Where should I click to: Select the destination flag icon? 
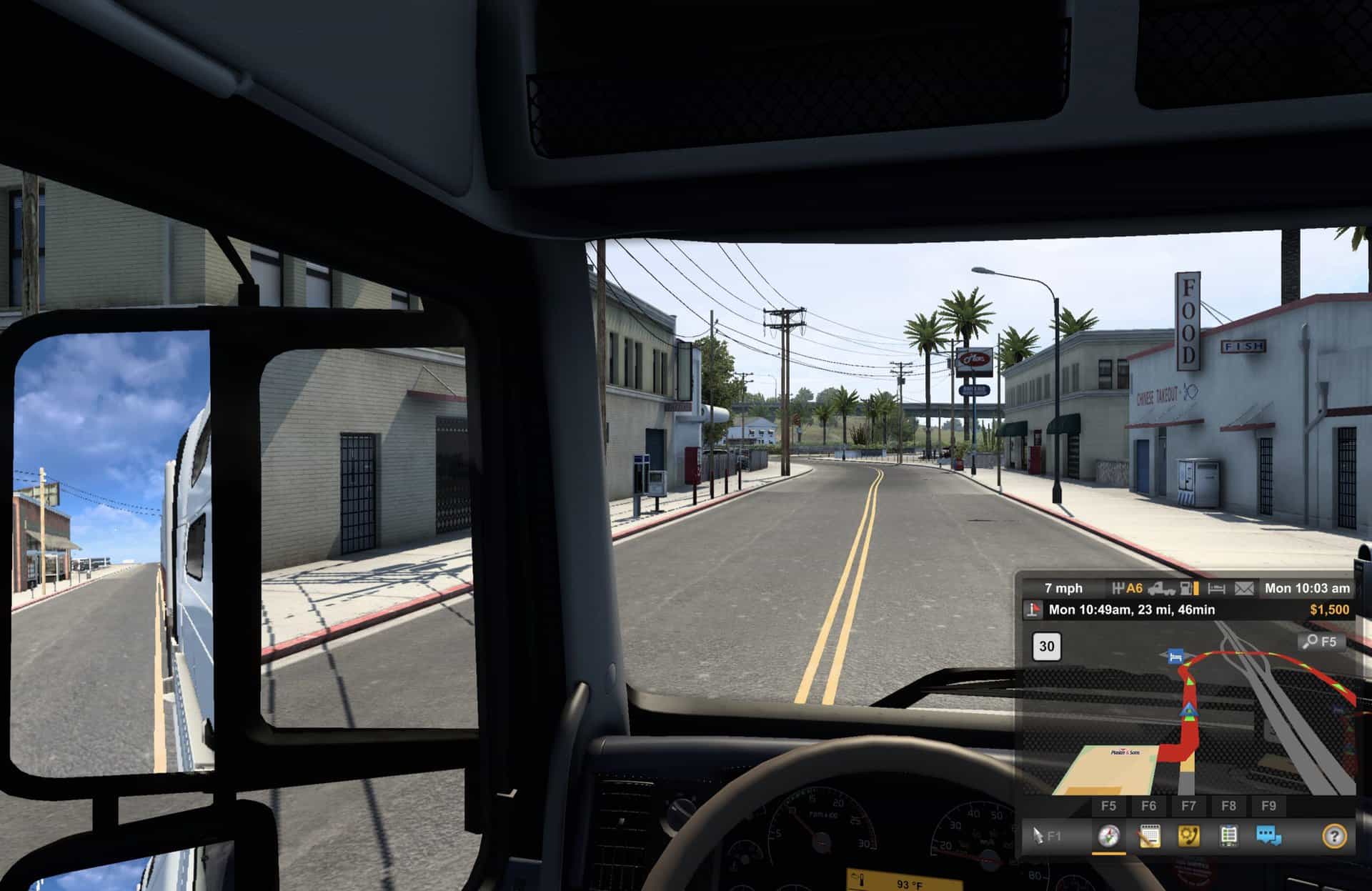coord(1032,609)
